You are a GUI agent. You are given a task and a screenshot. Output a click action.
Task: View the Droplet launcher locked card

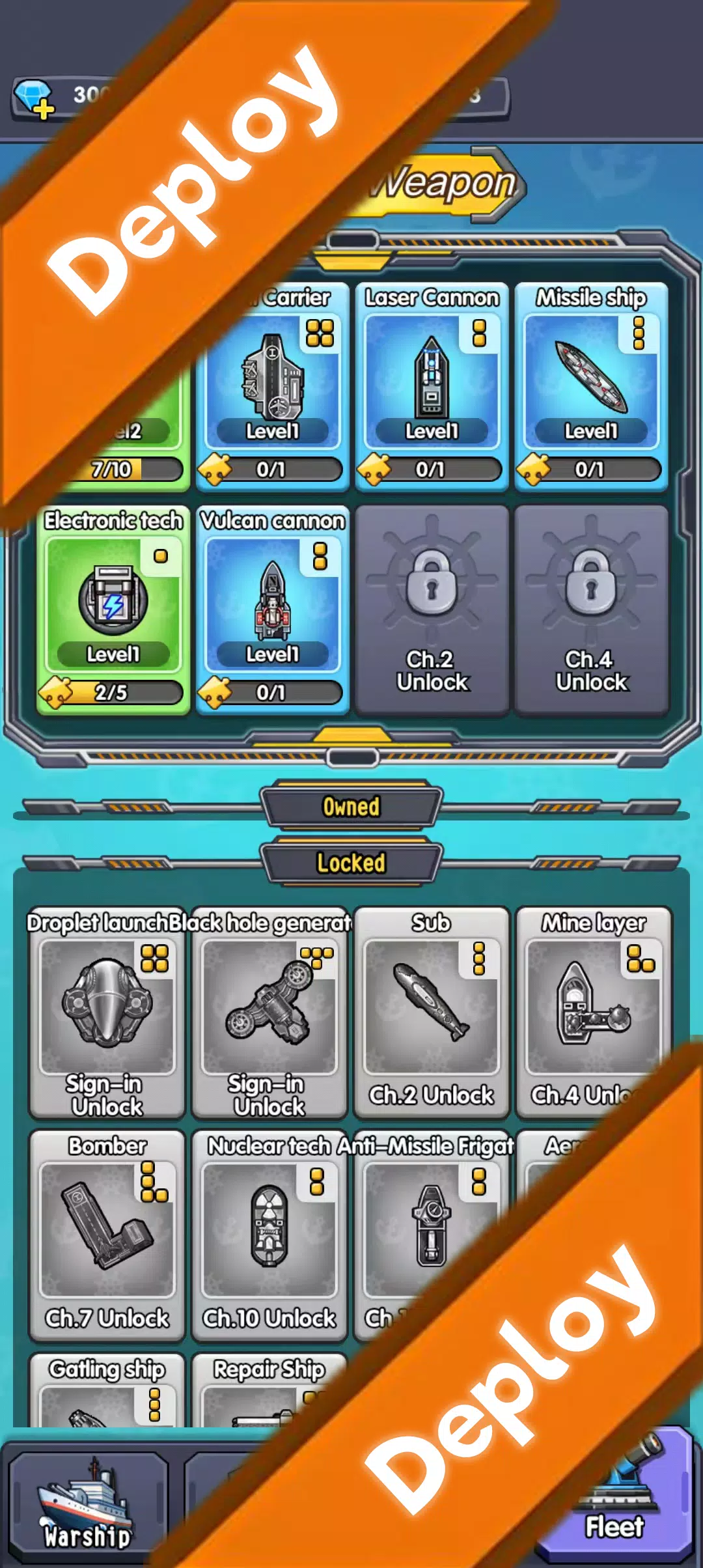[x=107, y=1011]
